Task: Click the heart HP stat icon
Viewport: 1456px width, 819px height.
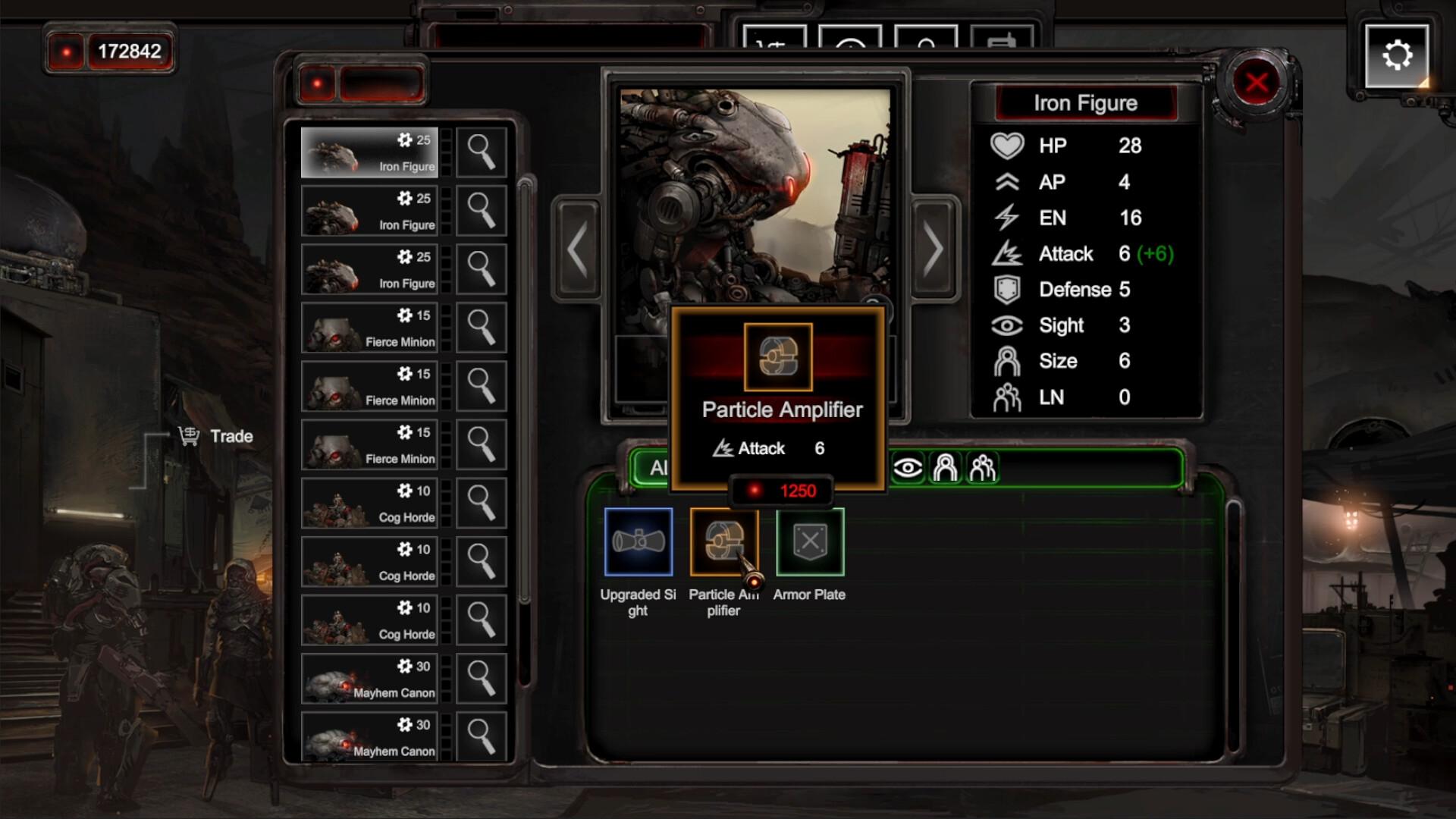Action: click(1009, 146)
